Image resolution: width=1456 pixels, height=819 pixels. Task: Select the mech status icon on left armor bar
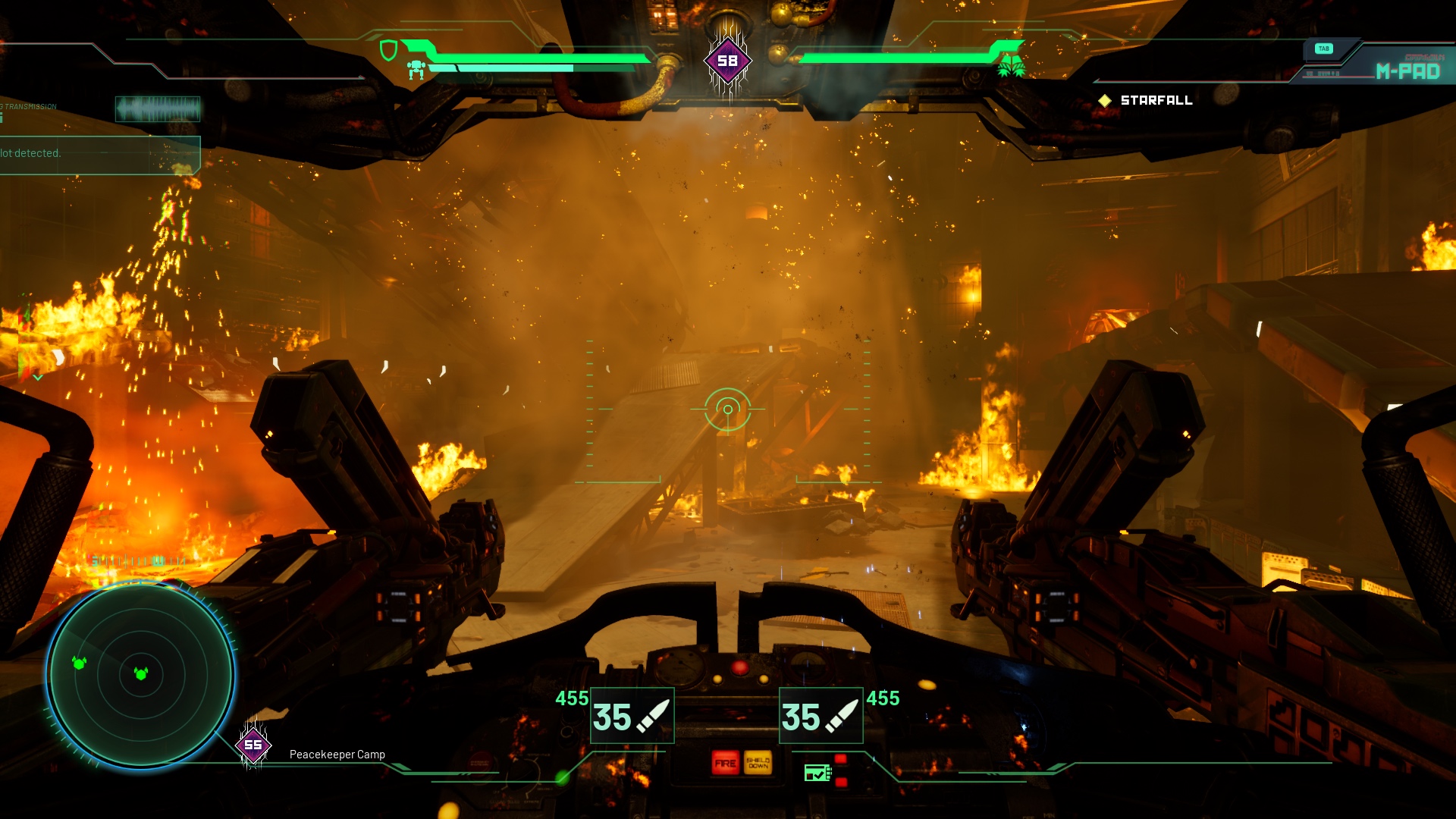tap(416, 68)
